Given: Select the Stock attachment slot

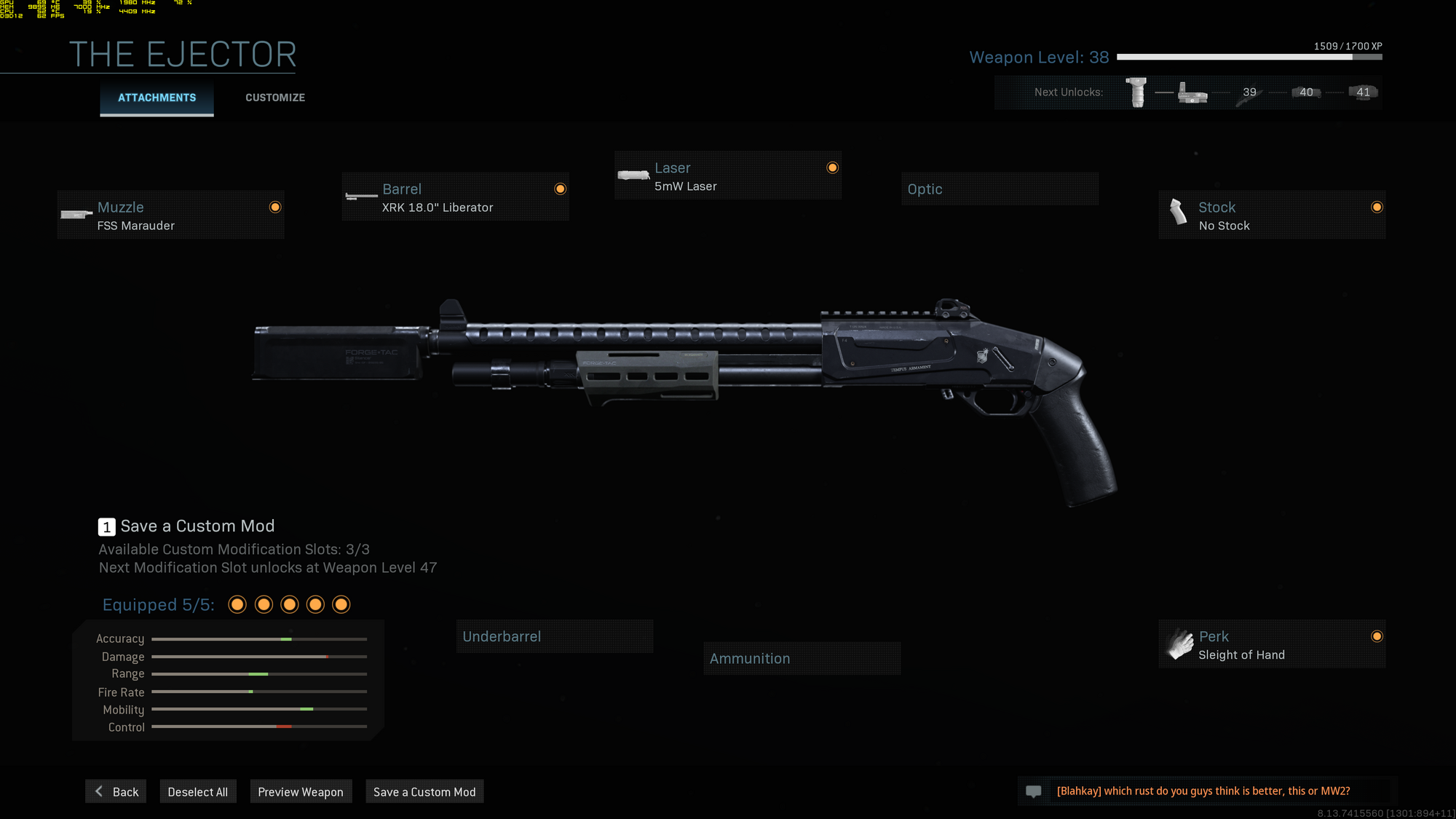Looking at the screenshot, I should [1271, 215].
